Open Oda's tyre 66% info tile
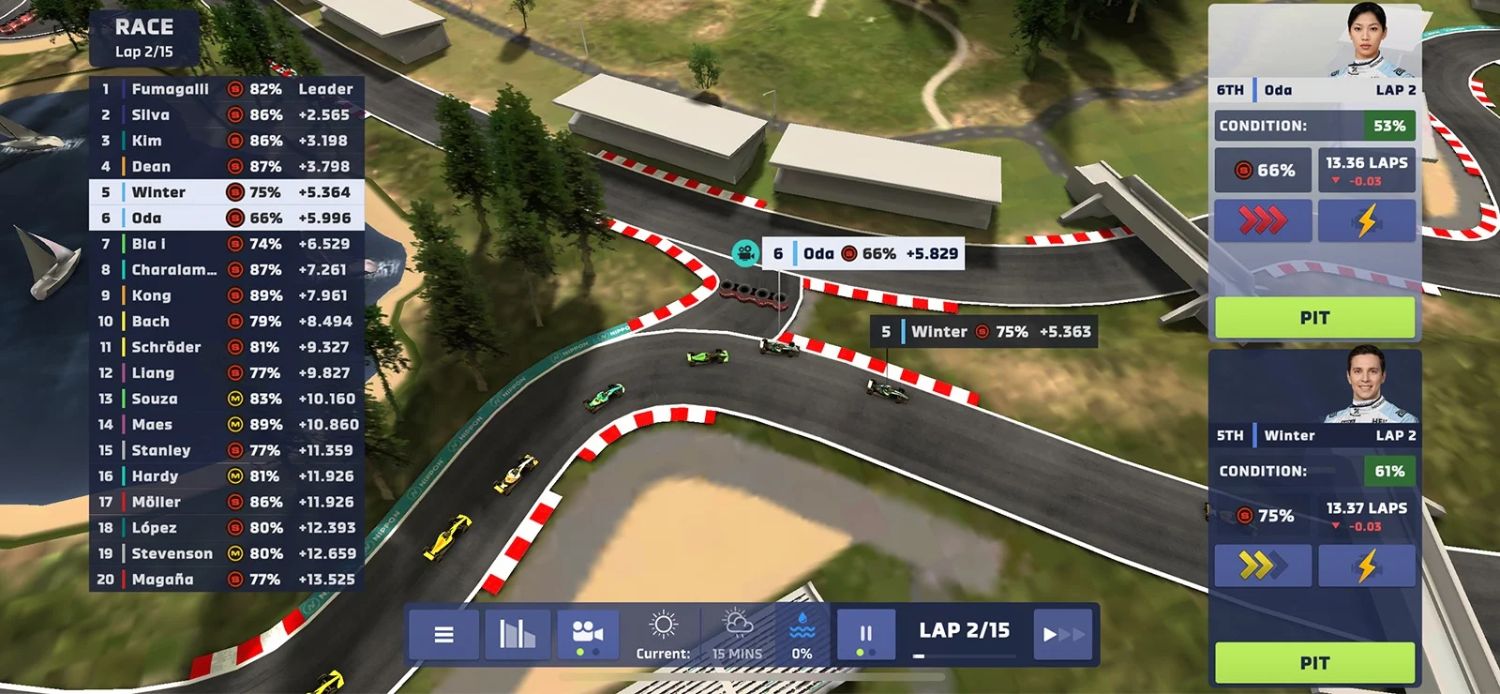The width and height of the screenshot is (1500, 694). pos(1263,171)
